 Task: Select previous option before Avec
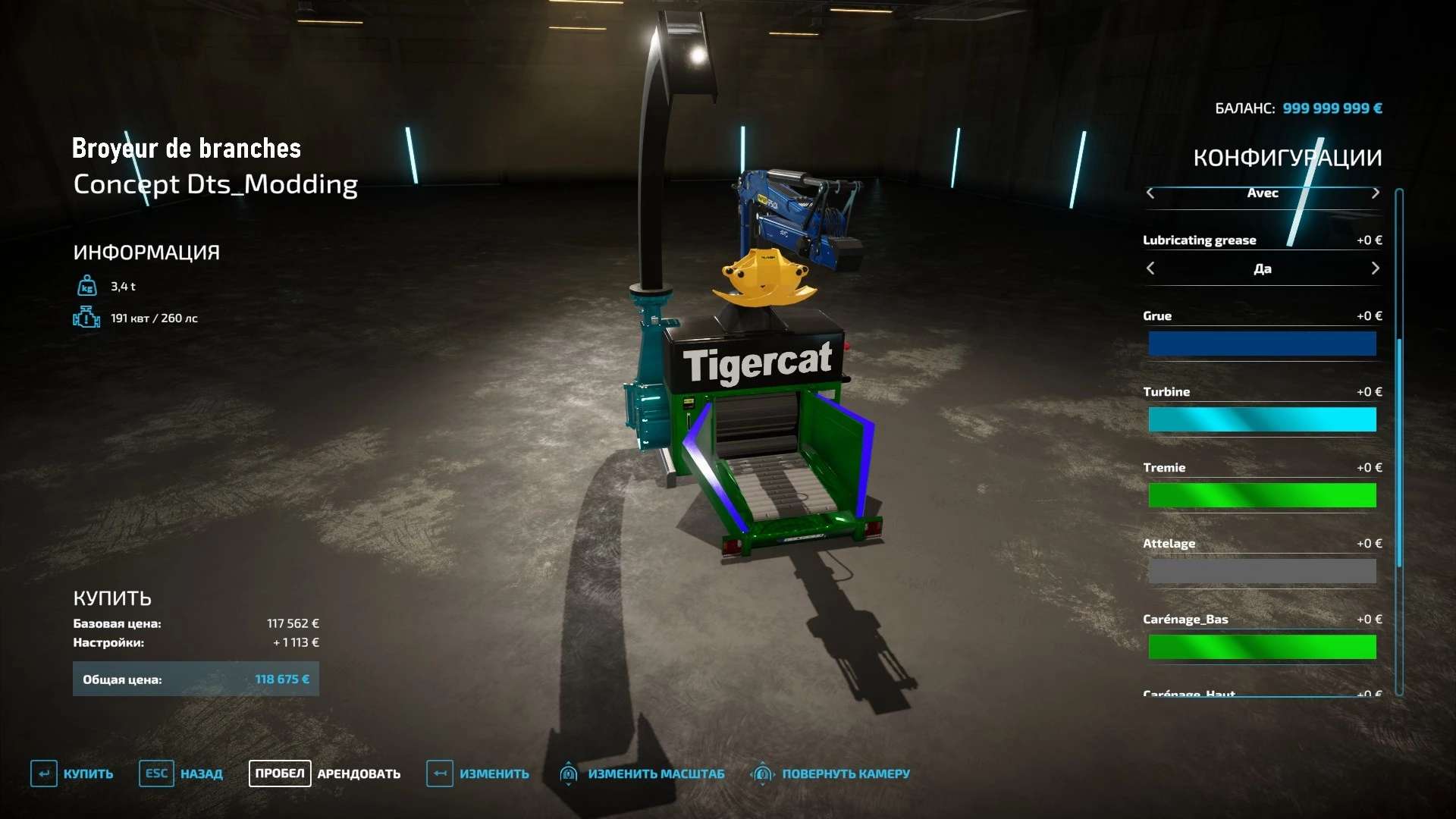1150,193
